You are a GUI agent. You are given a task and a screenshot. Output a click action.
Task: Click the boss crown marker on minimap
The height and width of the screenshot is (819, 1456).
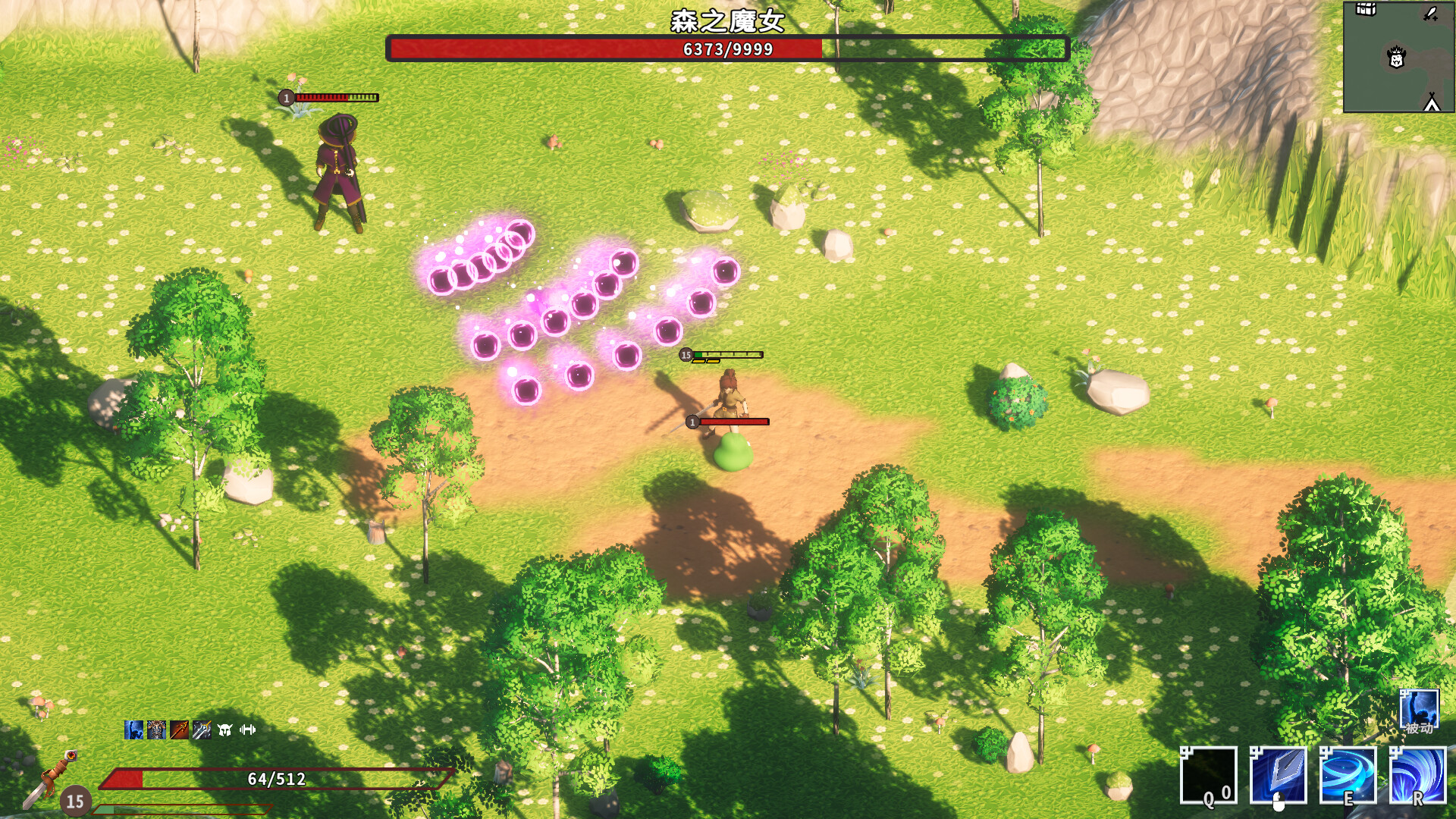click(x=1396, y=58)
